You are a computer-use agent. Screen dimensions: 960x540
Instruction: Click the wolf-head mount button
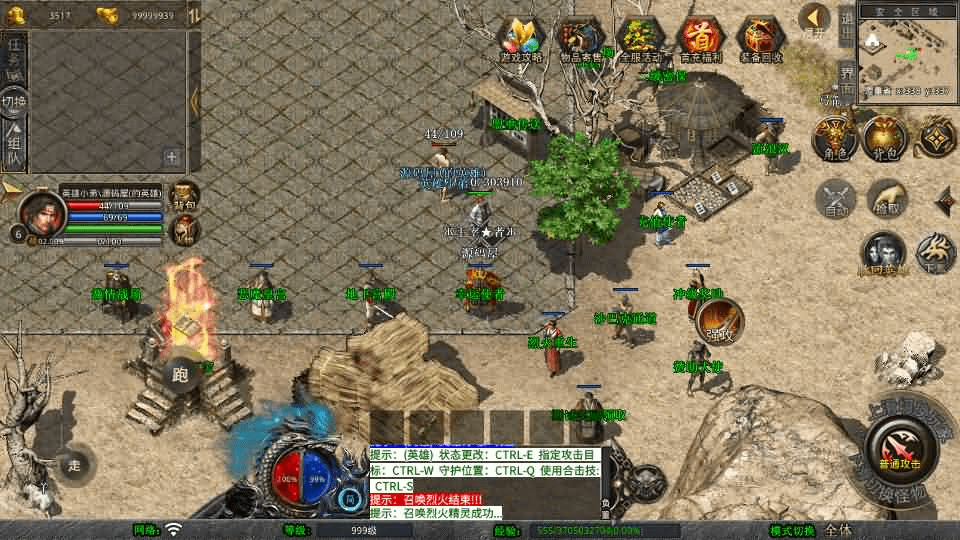935,253
